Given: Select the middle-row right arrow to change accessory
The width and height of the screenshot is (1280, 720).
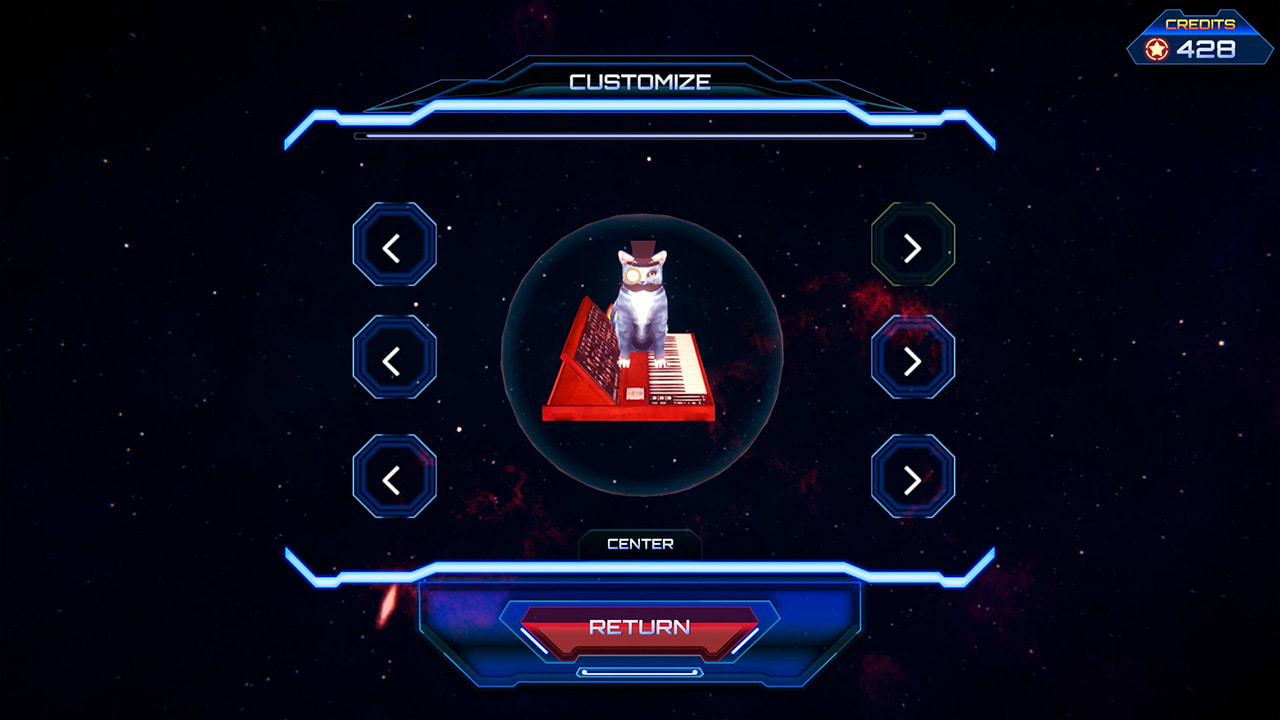Looking at the screenshot, I should click(911, 357).
